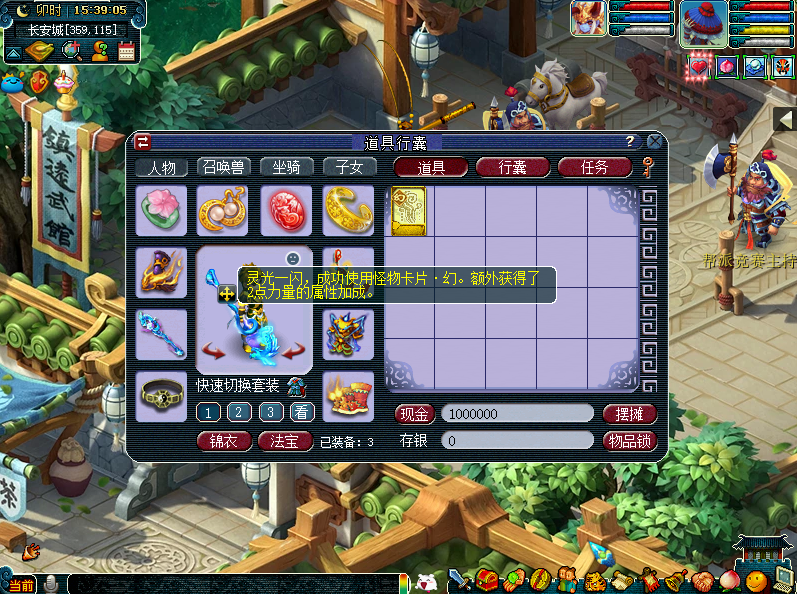Screen dimensions: 797x594
Task: Open the calendar icon under the location bar
Action: (x=127, y=52)
